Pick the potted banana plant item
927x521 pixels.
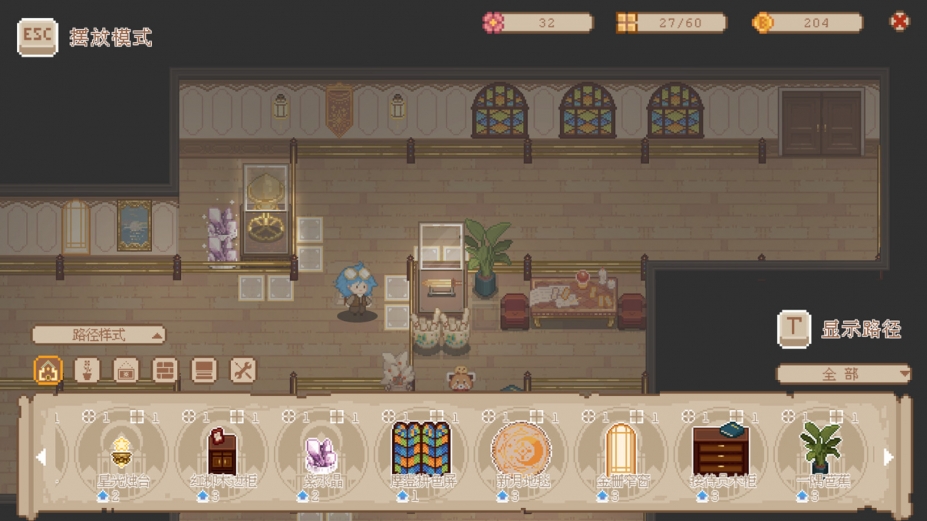coord(820,450)
